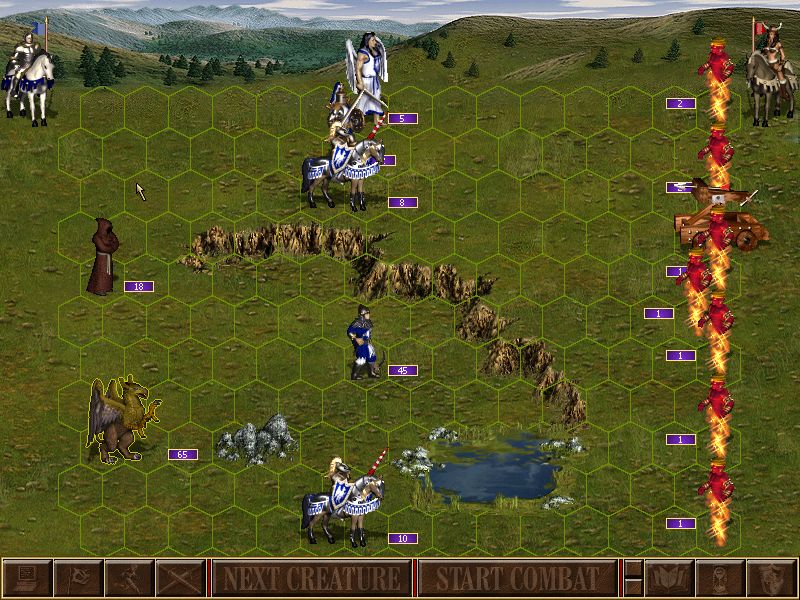
Task: Click the combat log up arrow
Action: tap(632, 568)
